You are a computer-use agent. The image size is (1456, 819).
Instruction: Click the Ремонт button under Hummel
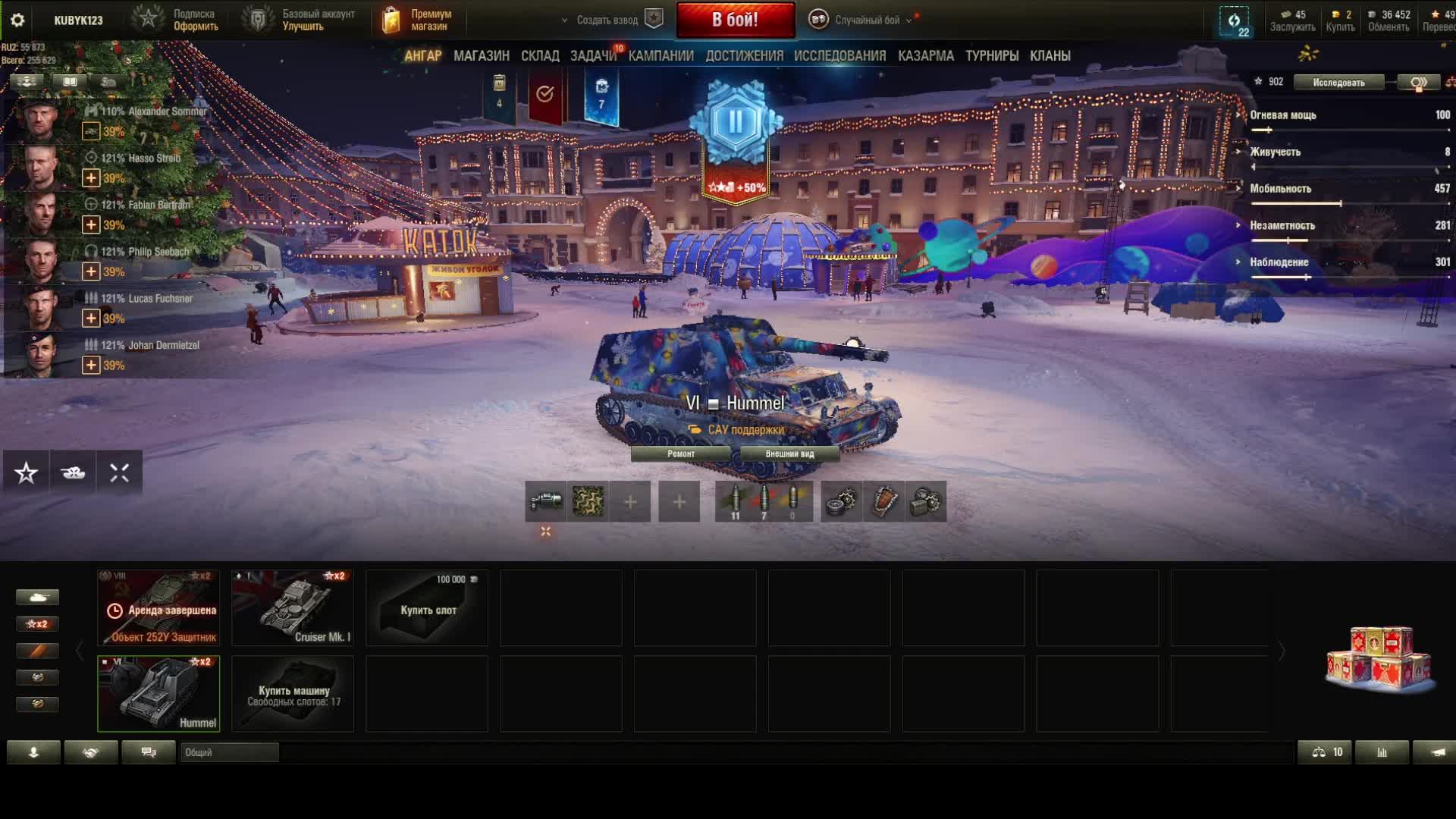(680, 453)
